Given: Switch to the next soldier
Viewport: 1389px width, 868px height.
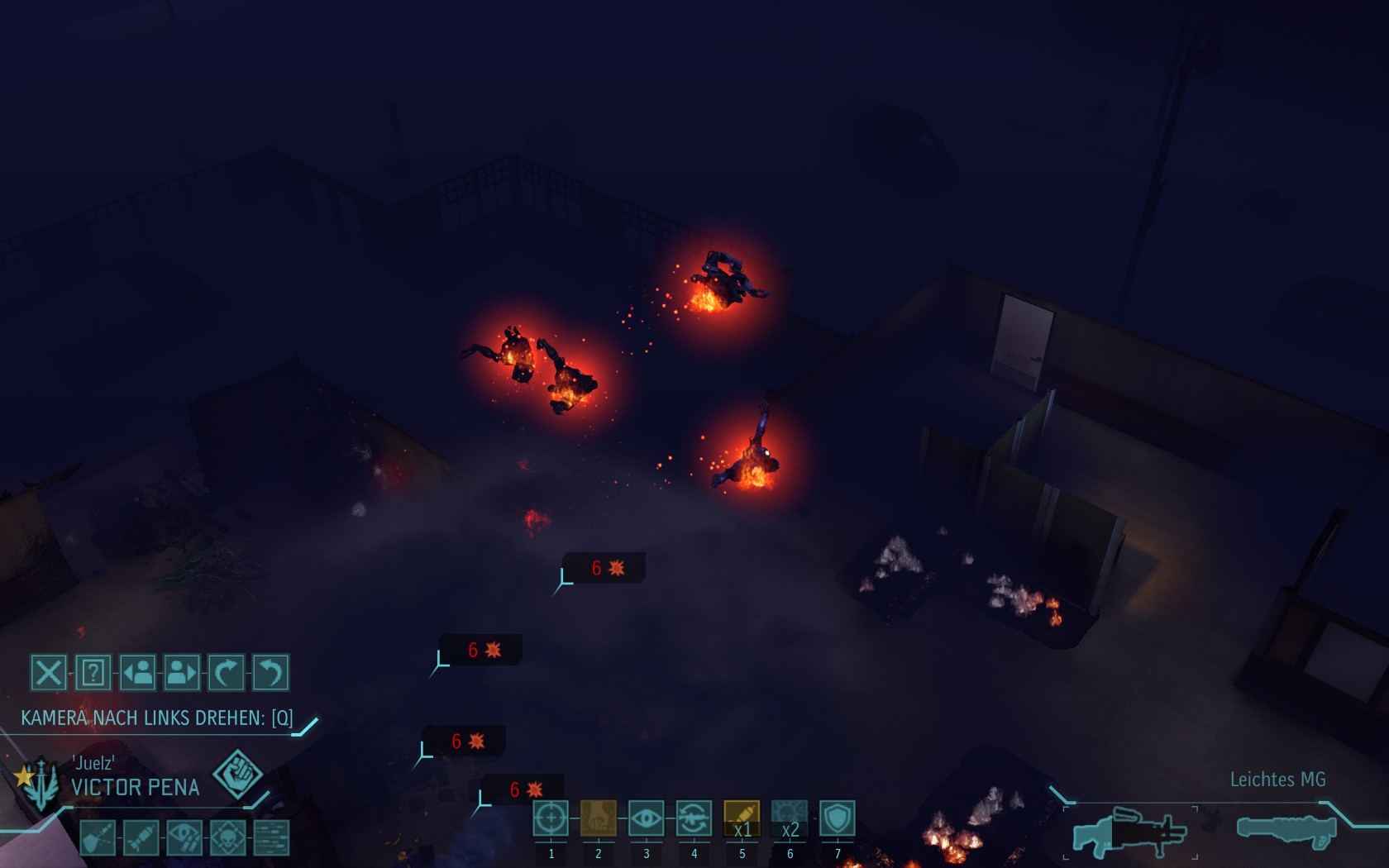Looking at the screenshot, I should click(x=182, y=672).
